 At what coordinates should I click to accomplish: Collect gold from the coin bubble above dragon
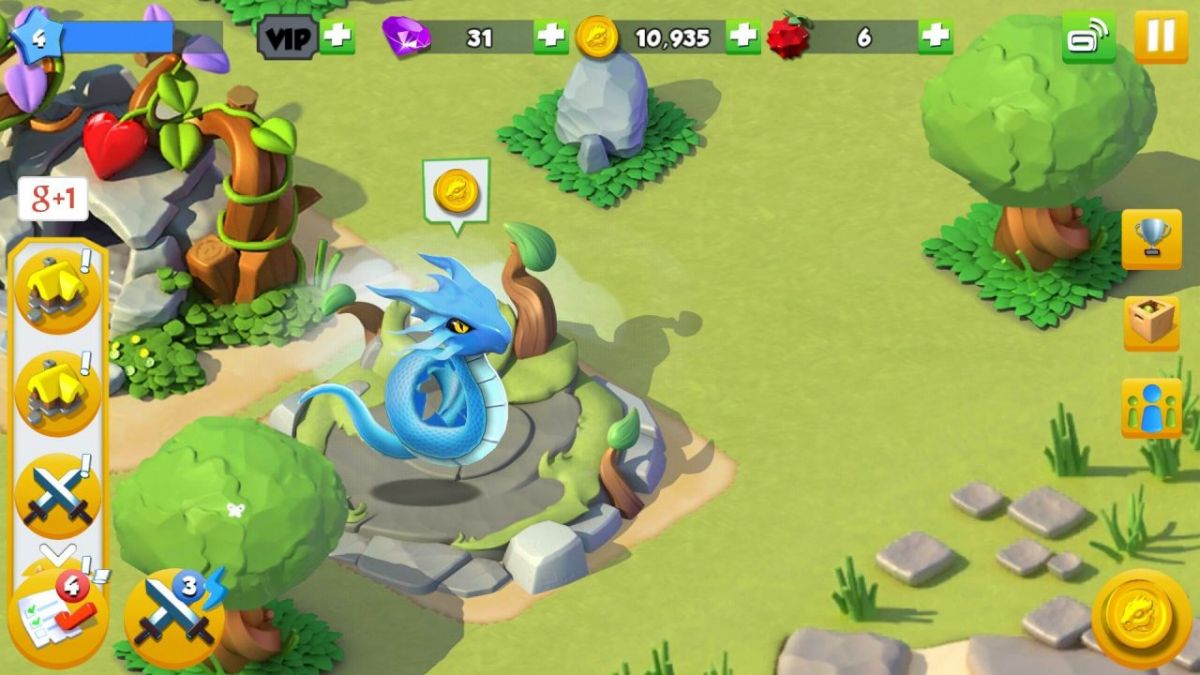456,191
